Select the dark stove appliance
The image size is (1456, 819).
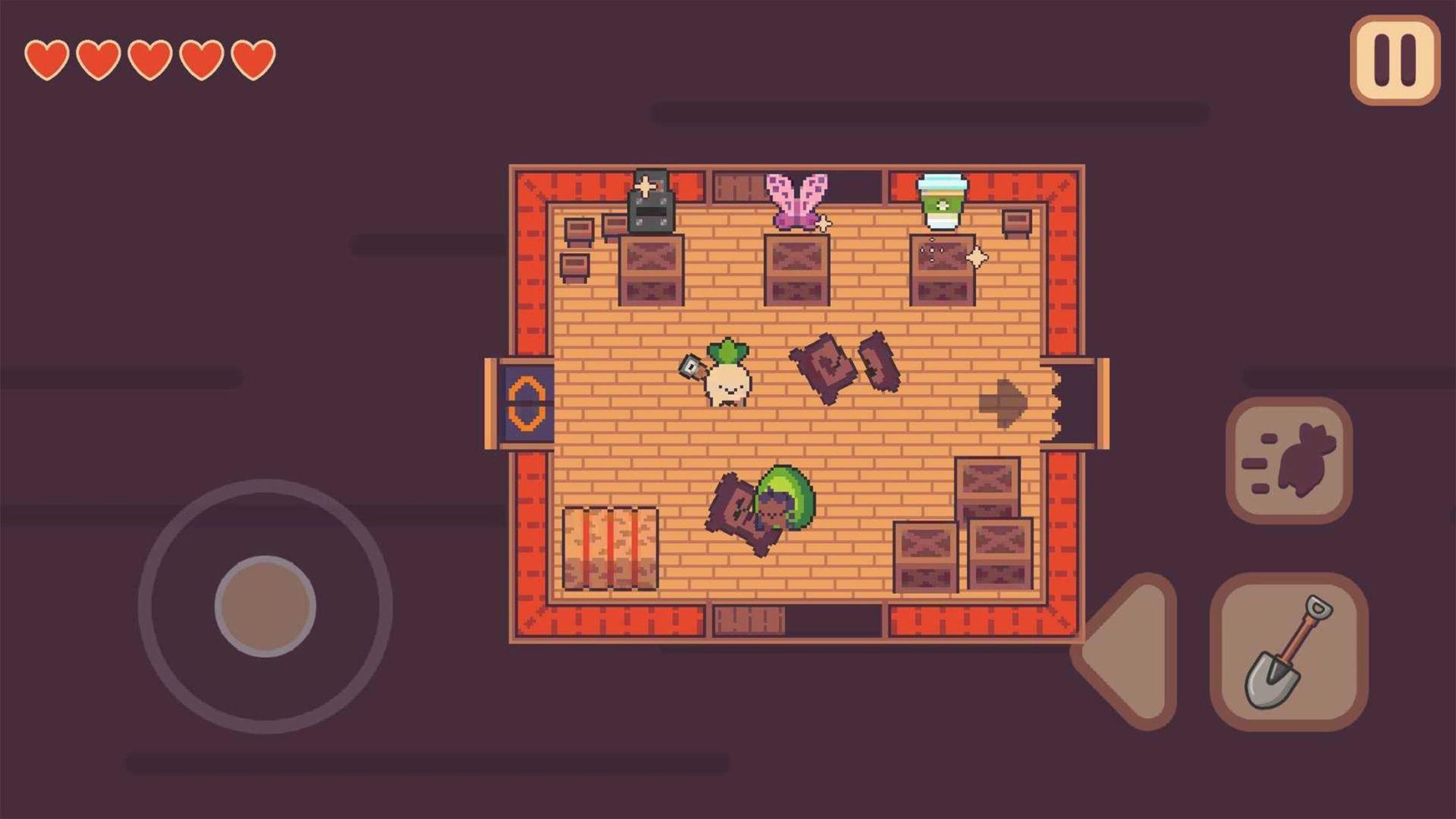652,204
